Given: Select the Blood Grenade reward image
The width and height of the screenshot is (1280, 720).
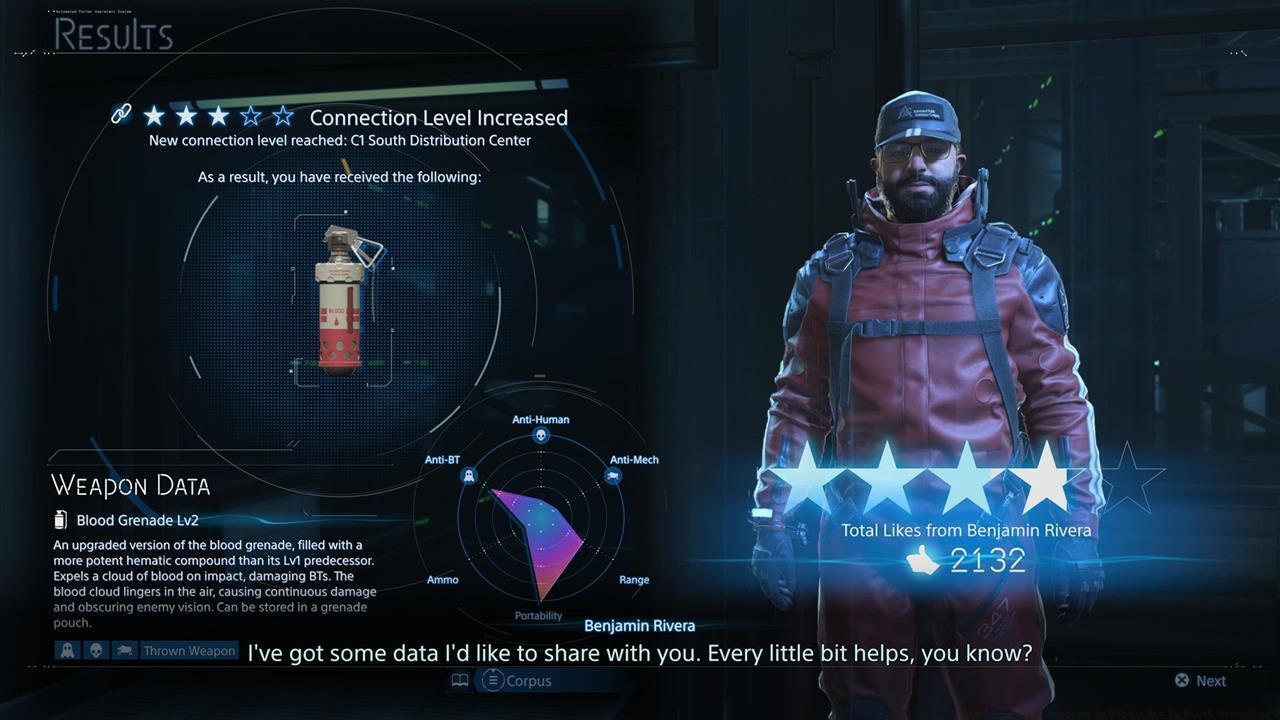Looking at the screenshot, I should 342,300.
